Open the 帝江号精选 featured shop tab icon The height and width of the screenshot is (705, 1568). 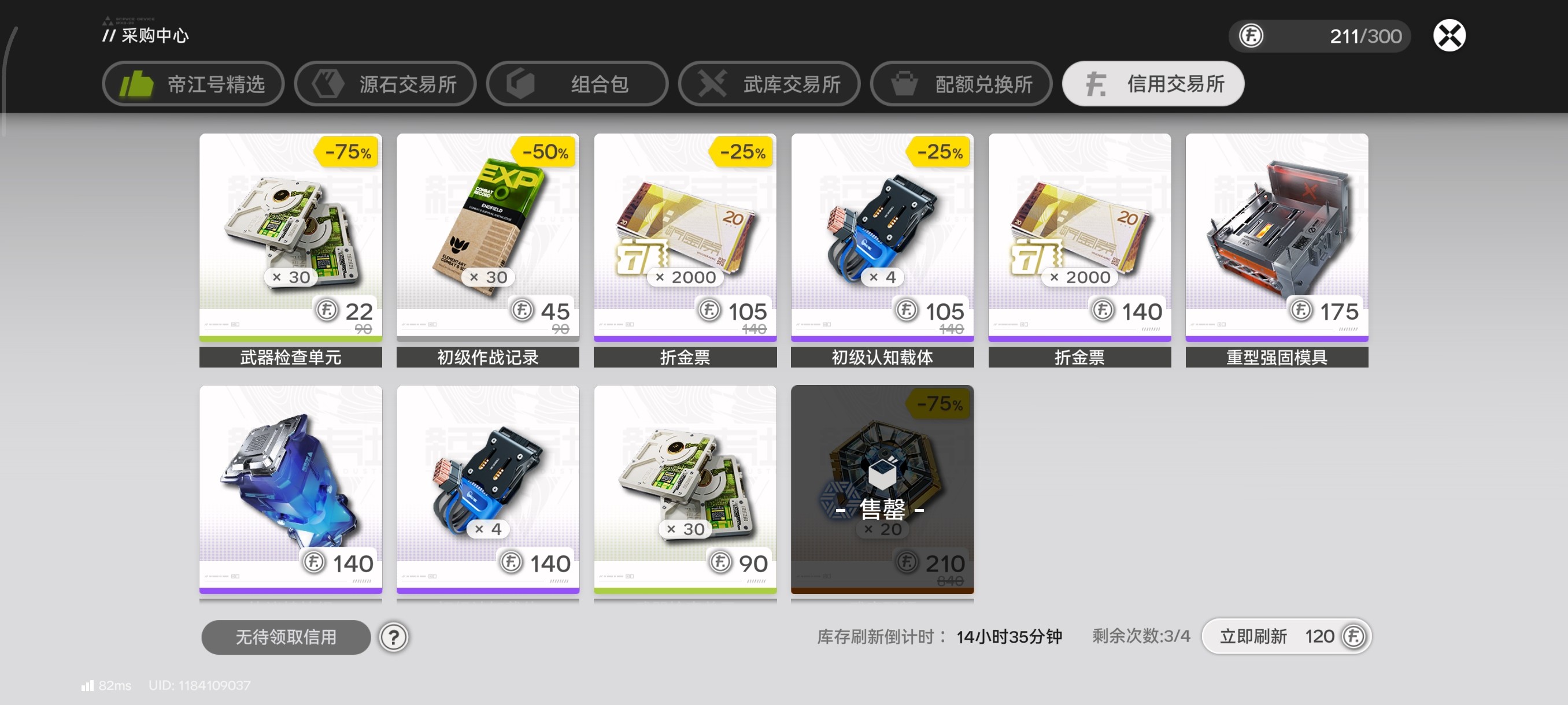137,84
